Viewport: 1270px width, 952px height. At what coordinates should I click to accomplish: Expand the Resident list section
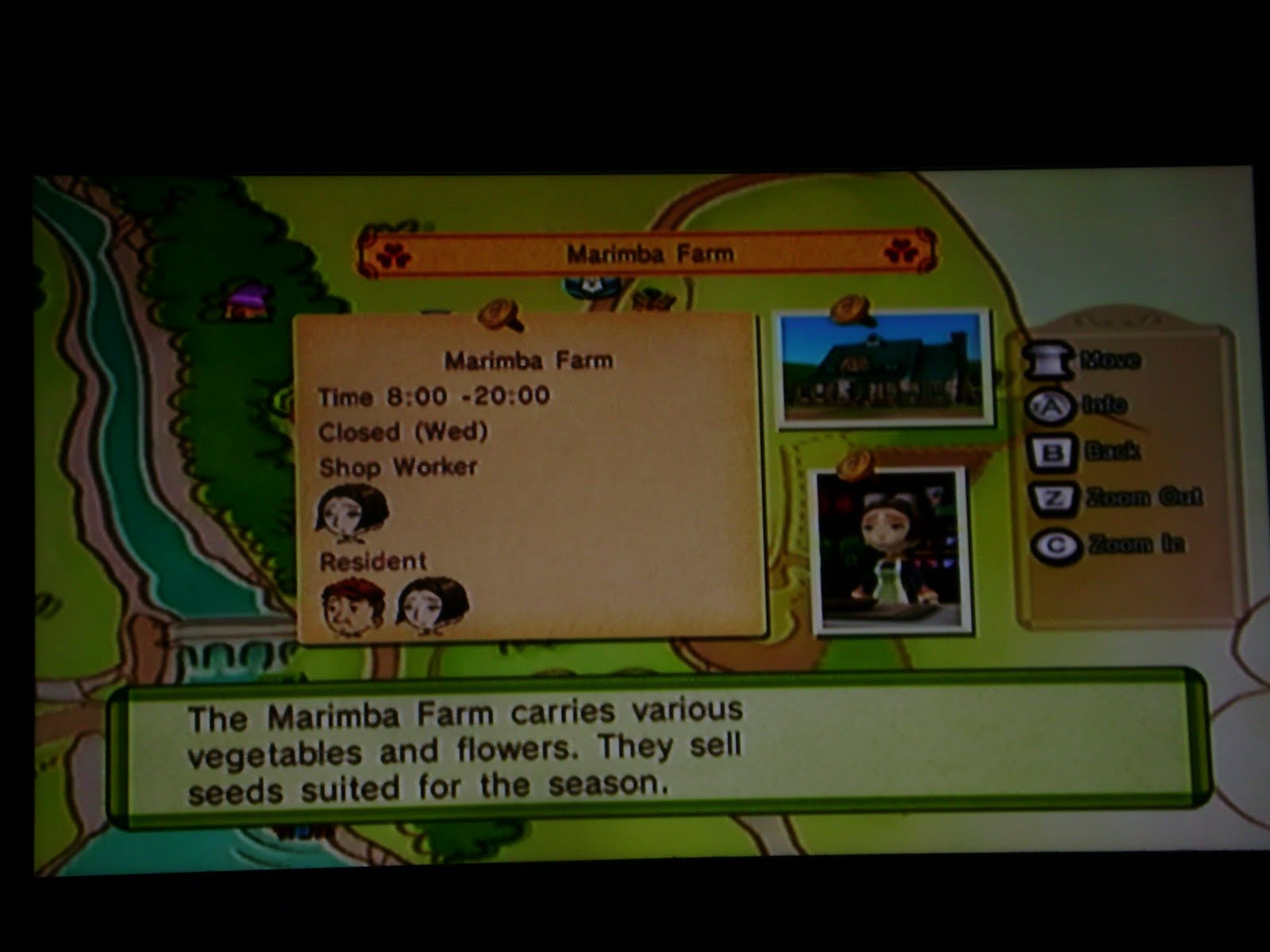click(x=371, y=562)
